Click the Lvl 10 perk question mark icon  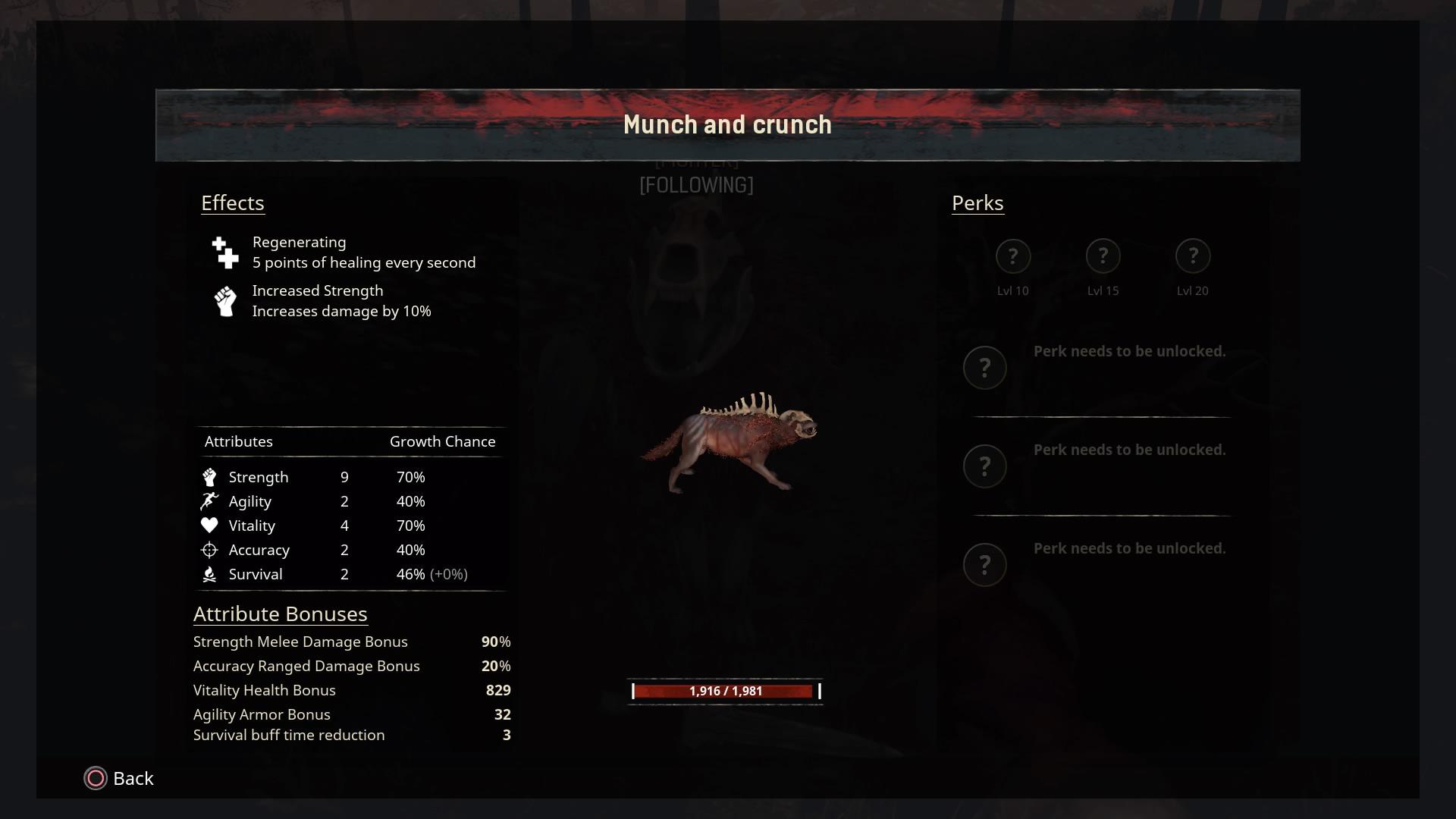click(x=1013, y=256)
